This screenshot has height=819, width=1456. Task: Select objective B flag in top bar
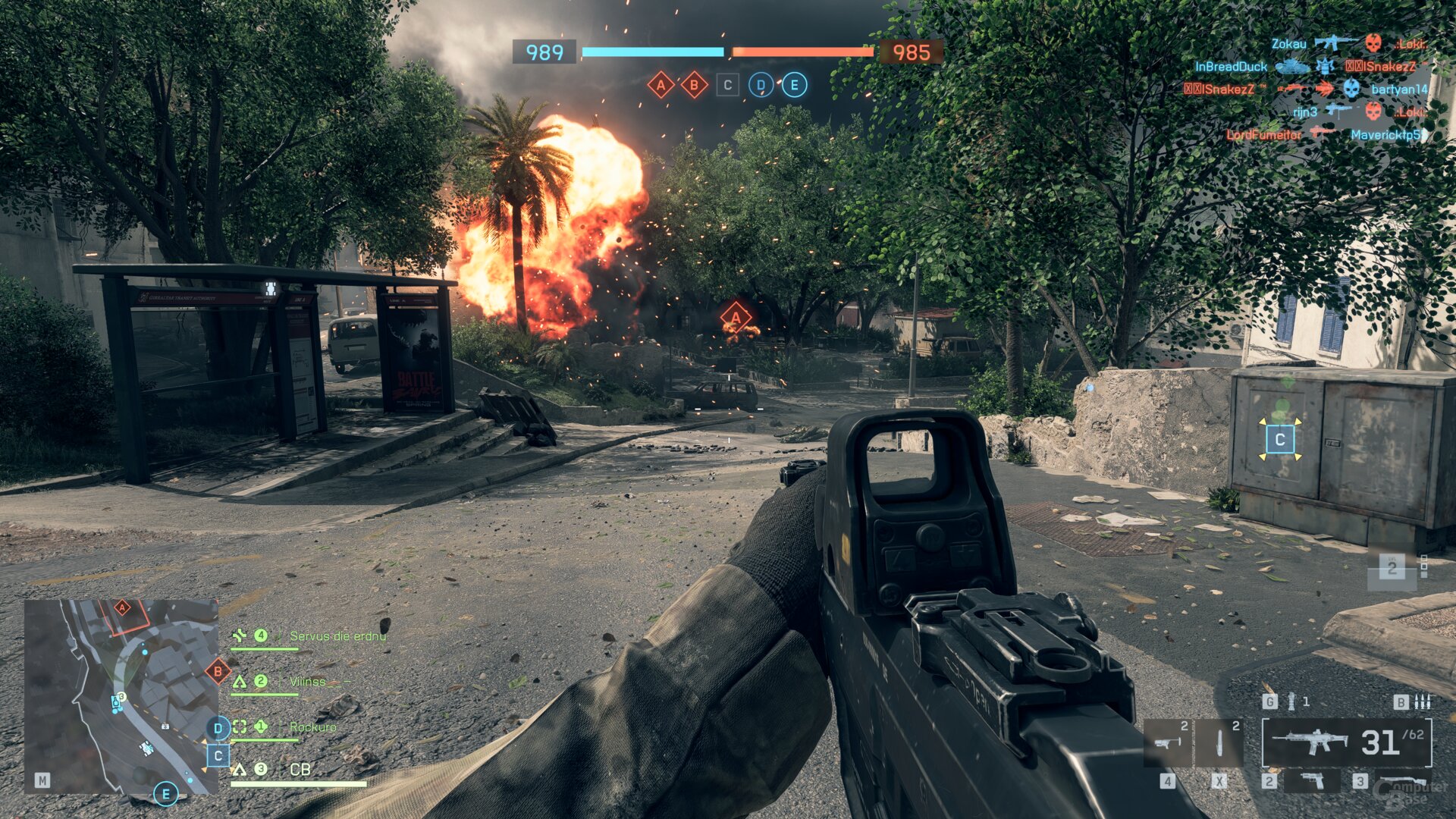694,85
